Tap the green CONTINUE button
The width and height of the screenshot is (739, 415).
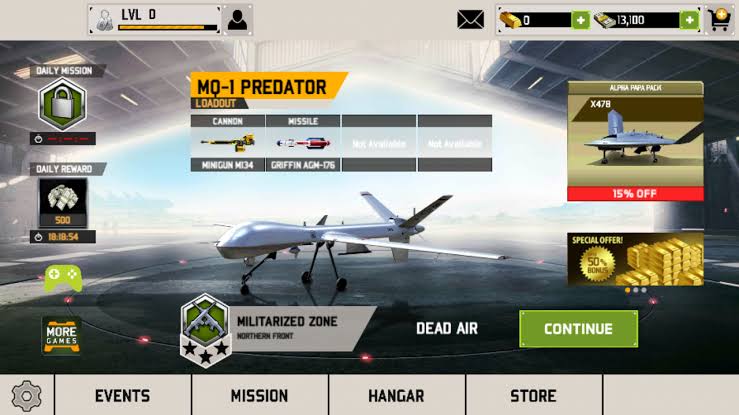click(578, 329)
